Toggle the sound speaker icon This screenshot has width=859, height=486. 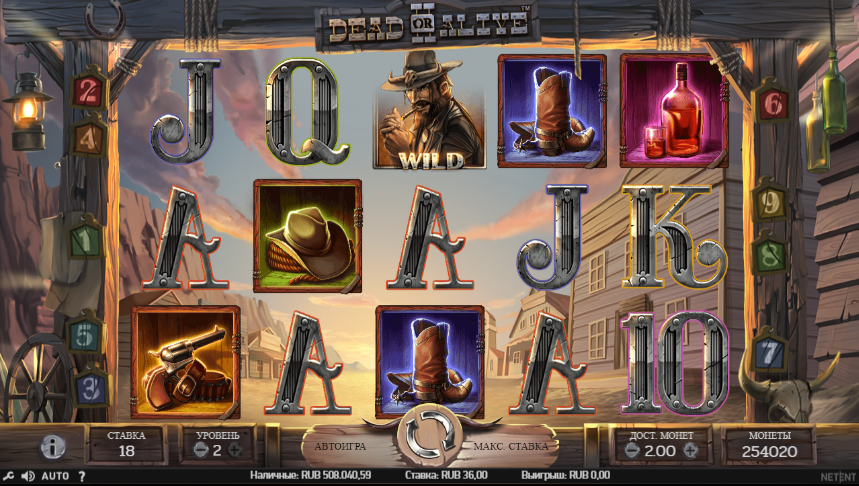27,476
